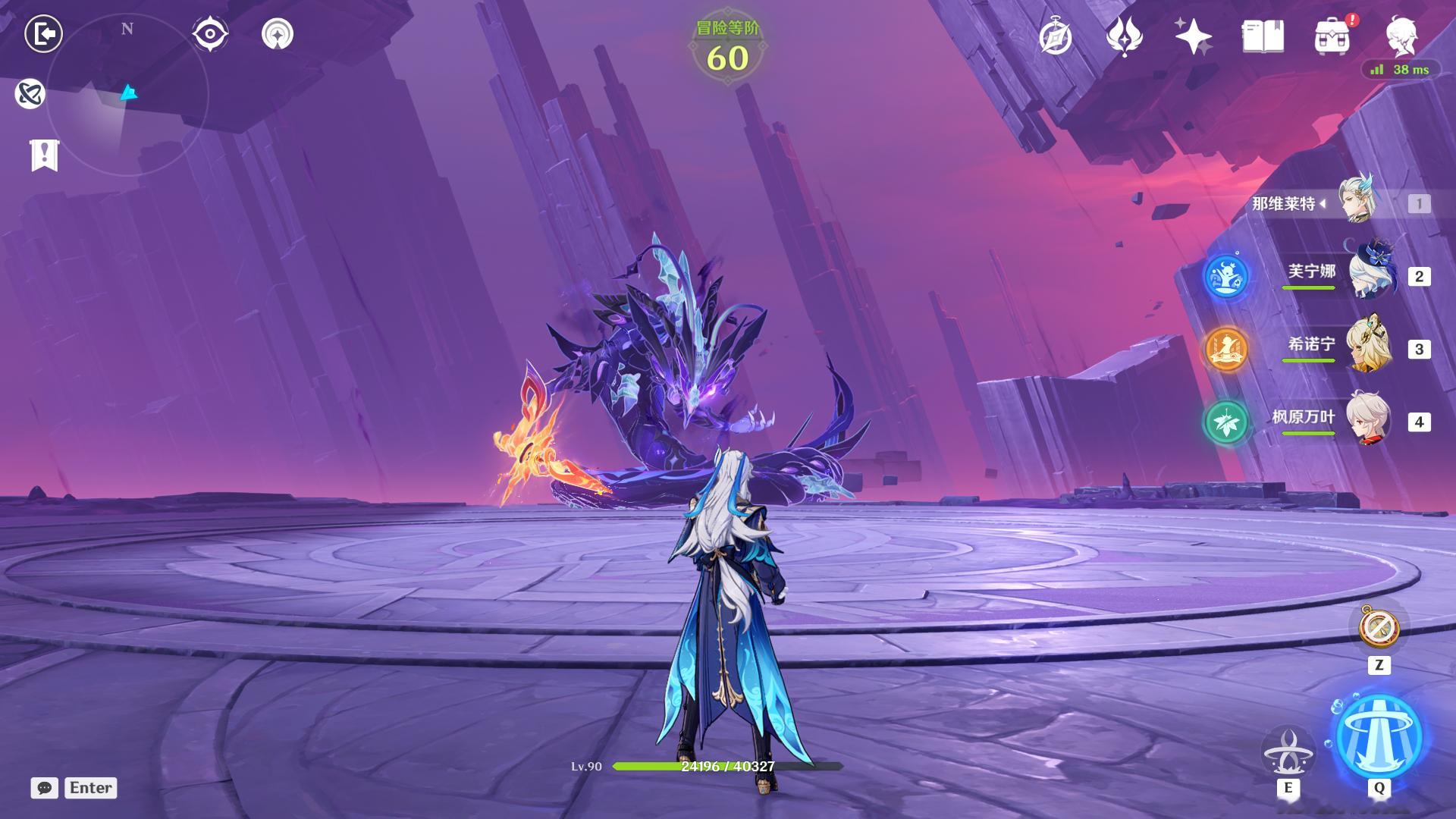Open the adventurer handbook book icon
This screenshot has width=1456, height=819.
coord(1263,36)
